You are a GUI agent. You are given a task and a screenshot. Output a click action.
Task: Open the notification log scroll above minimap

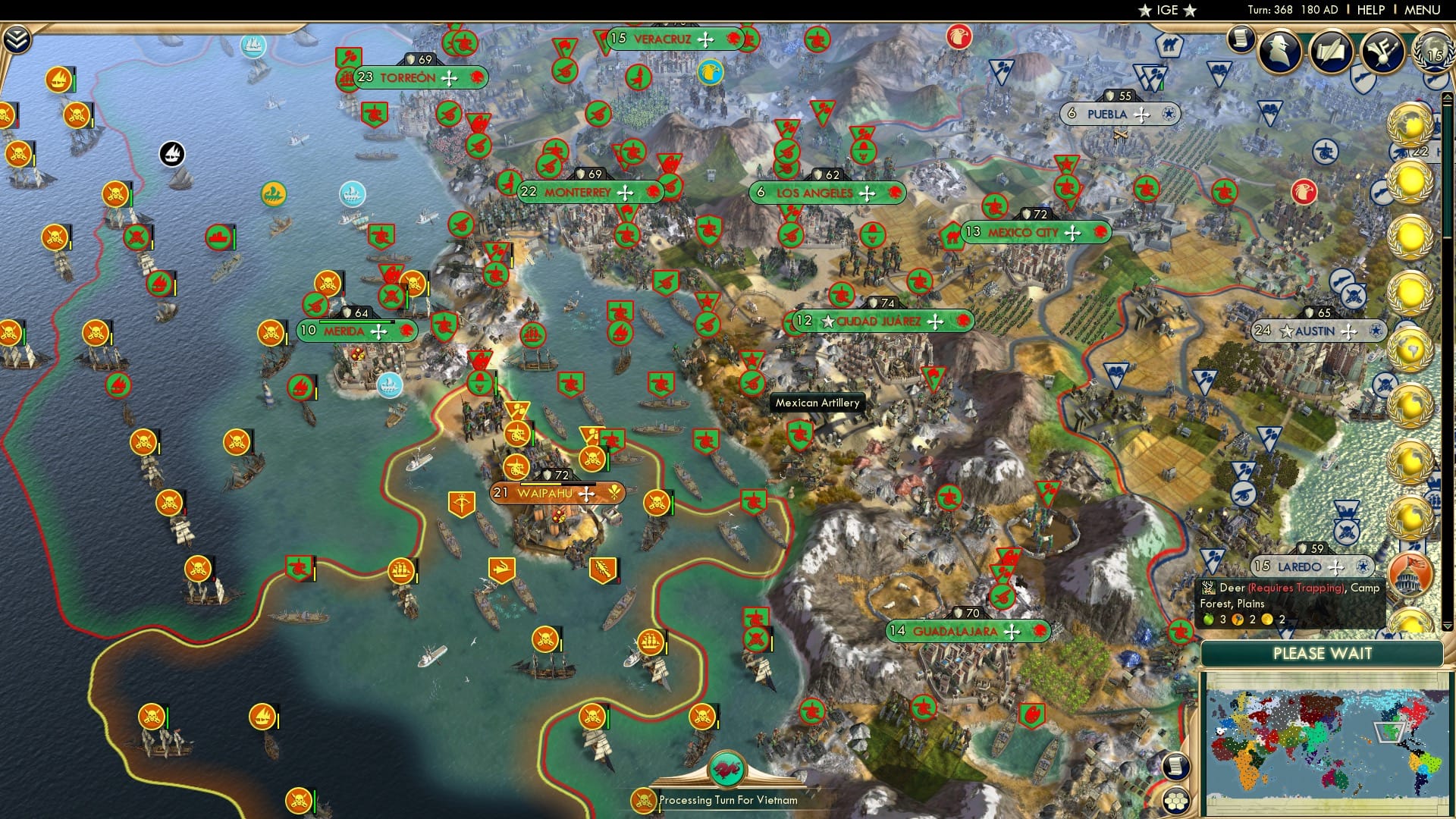click(x=1175, y=765)
